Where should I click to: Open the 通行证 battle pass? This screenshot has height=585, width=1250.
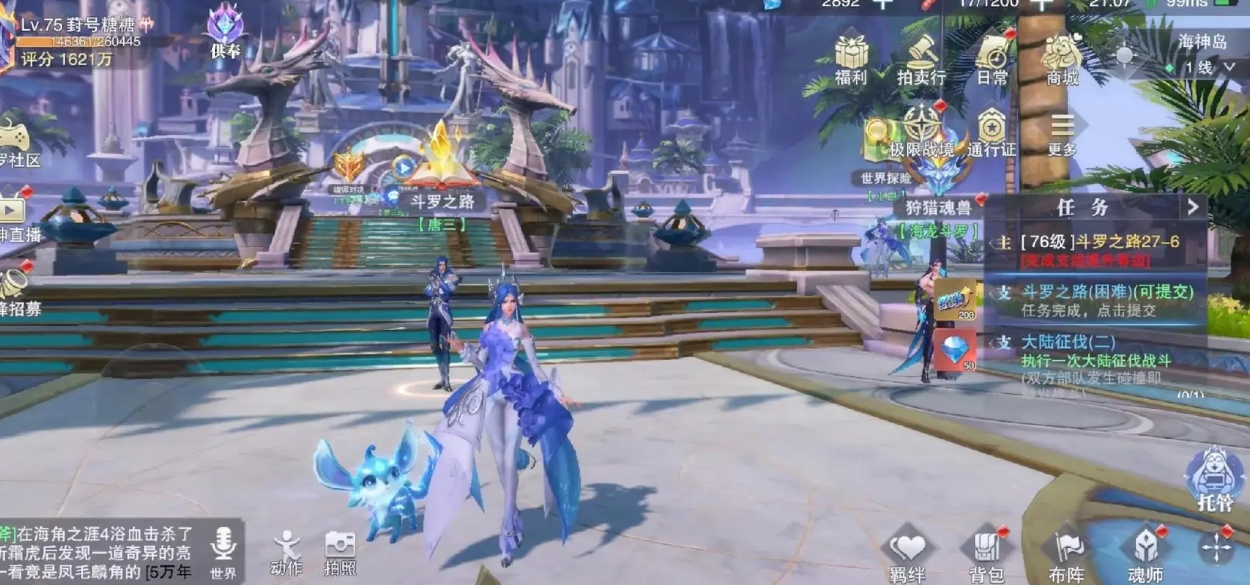click(991, 130)
